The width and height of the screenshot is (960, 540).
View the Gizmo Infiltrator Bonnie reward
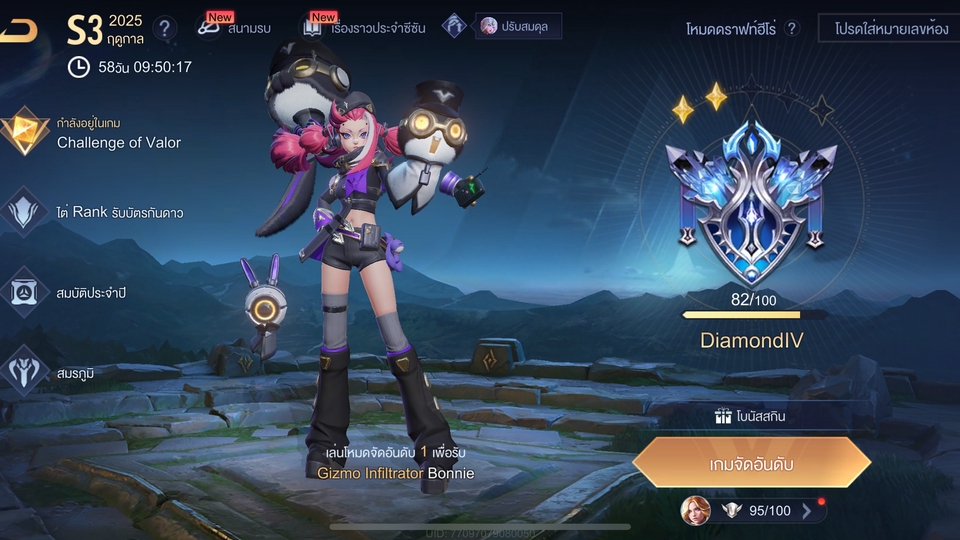390,472
